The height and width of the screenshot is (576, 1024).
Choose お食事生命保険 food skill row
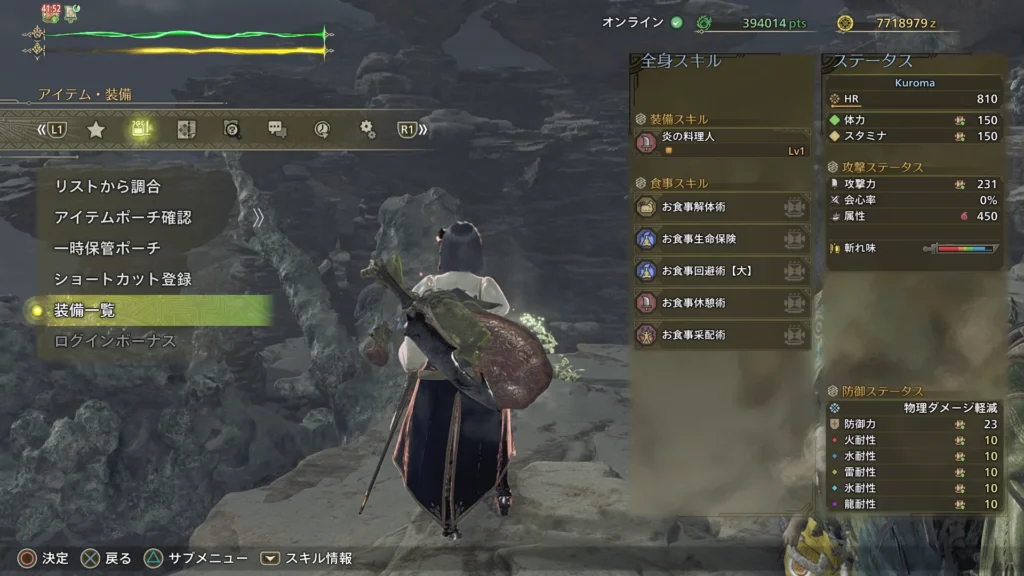(722, 239)
